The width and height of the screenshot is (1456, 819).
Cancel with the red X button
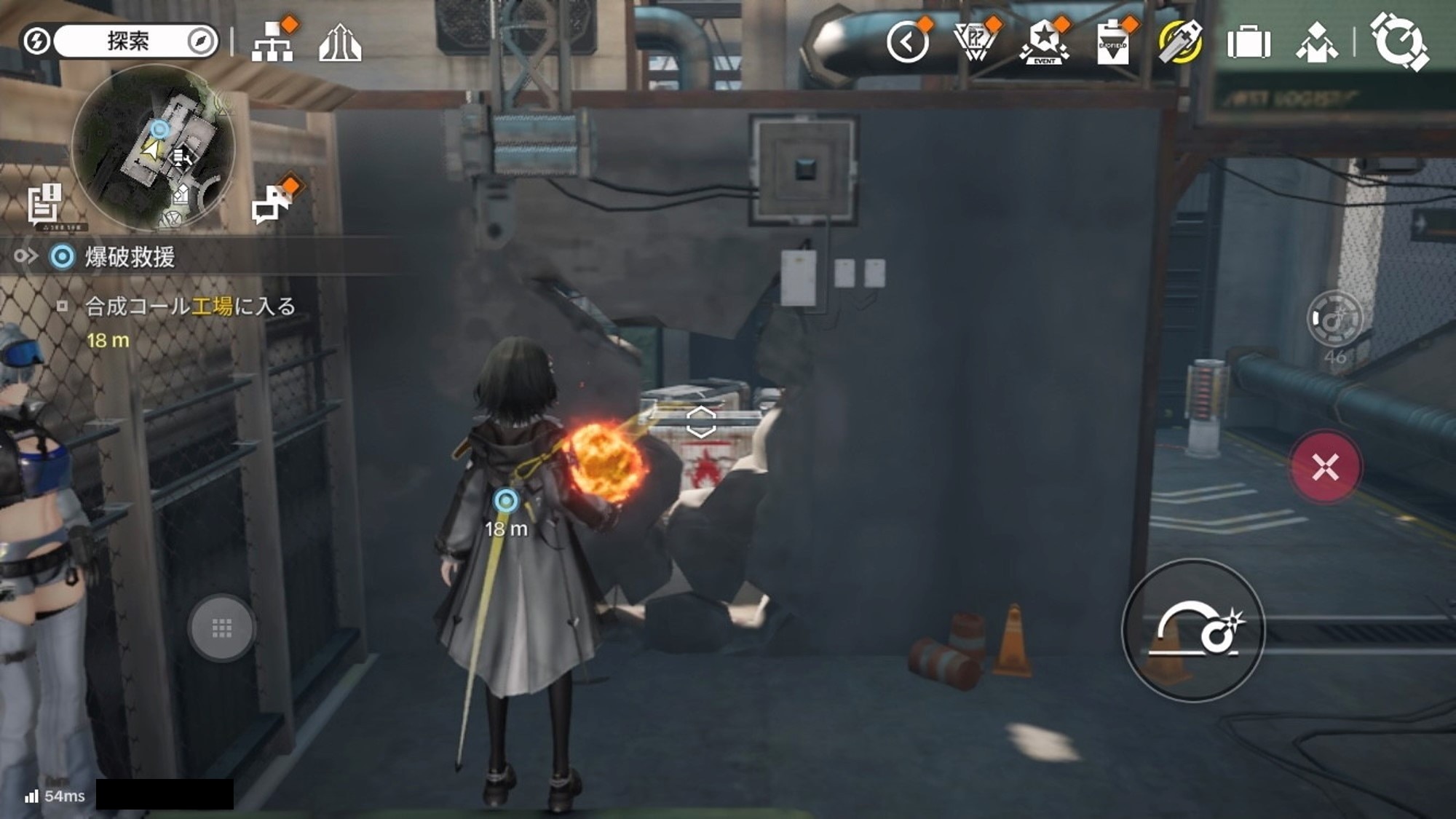point(1325,467)
